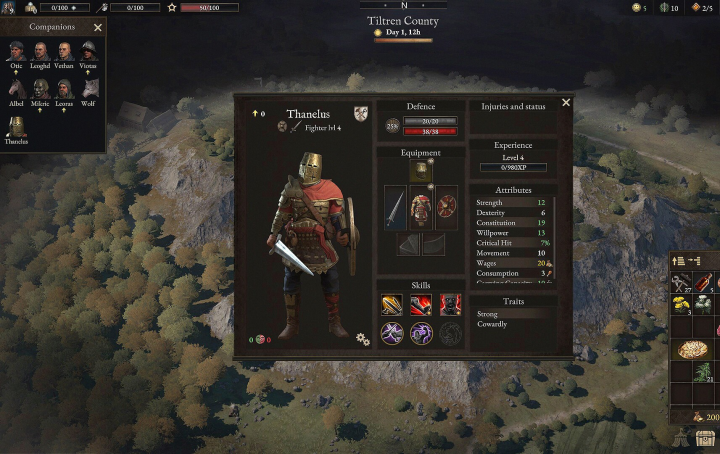The height and width of the screenshot is (454, 720).
Task: Select the red body armor slot
Action: coord(420,208)
